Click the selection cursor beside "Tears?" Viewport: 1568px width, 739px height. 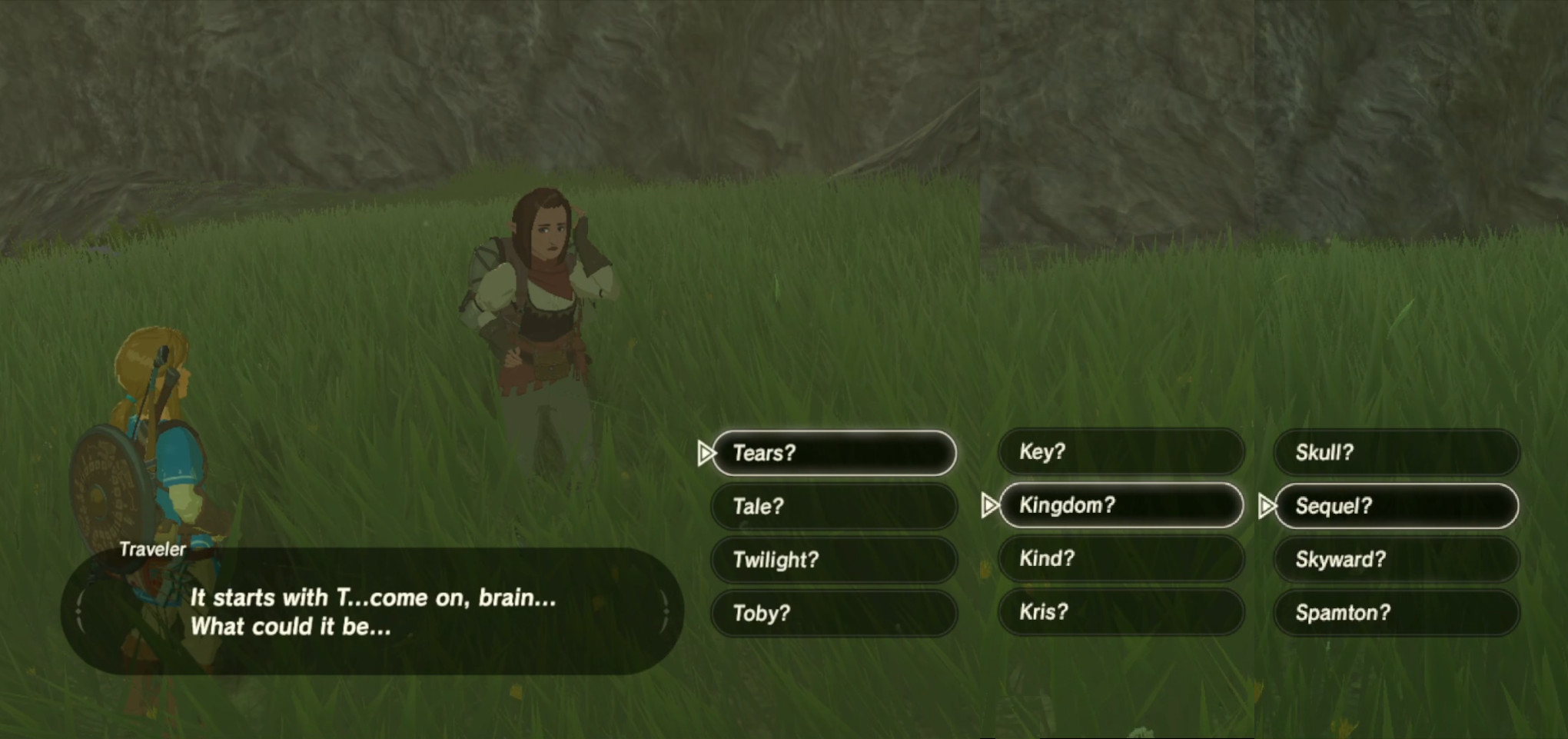click(x=708, y=453)
